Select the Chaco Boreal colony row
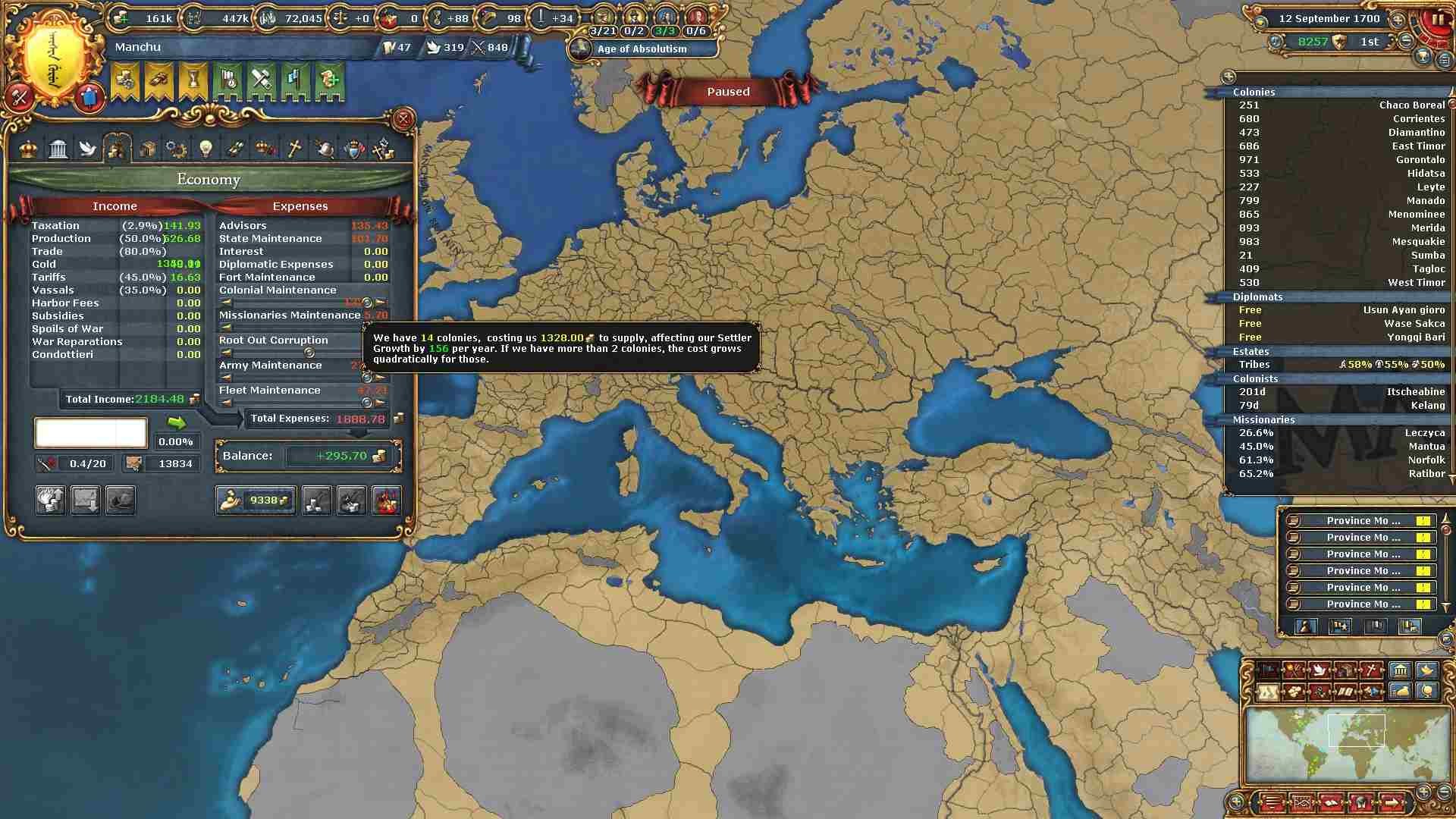The width and height of the screenshot is (1456, 819). tap(1338, 105)
